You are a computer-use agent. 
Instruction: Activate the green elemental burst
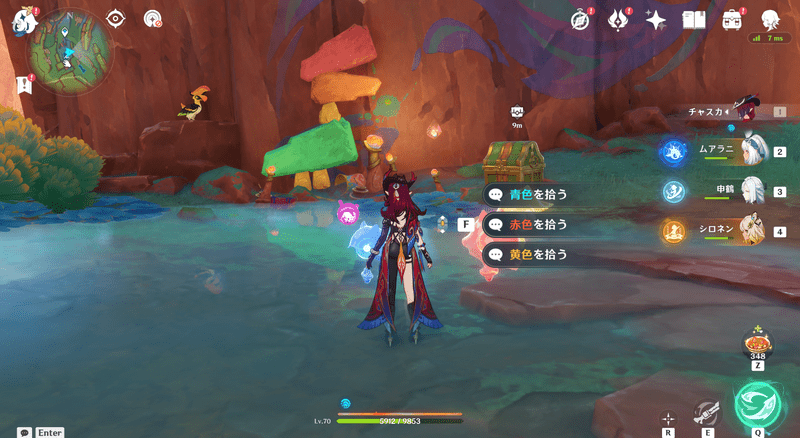758,402
